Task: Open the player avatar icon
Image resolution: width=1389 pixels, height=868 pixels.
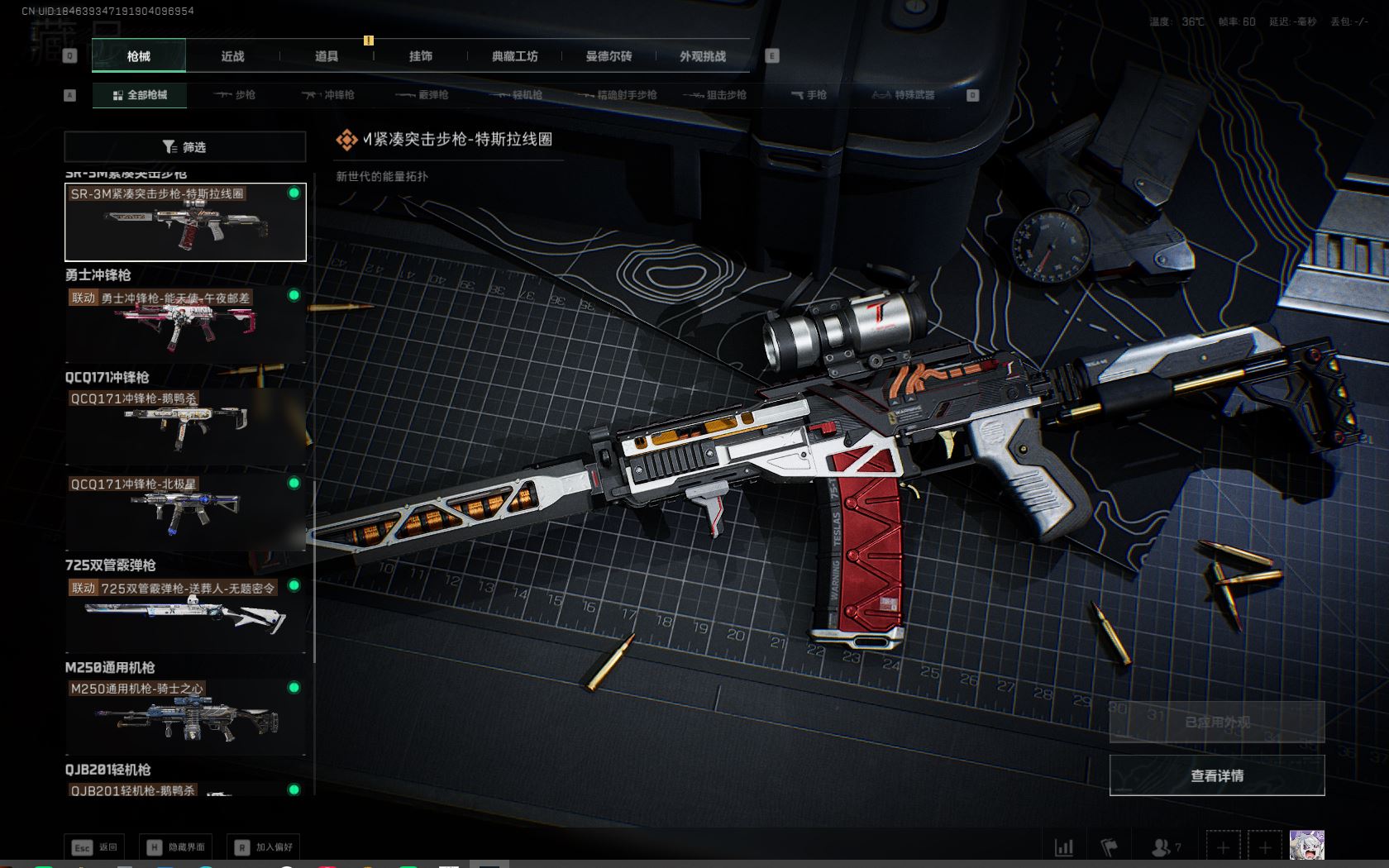Action: (x=1306, y=847)
